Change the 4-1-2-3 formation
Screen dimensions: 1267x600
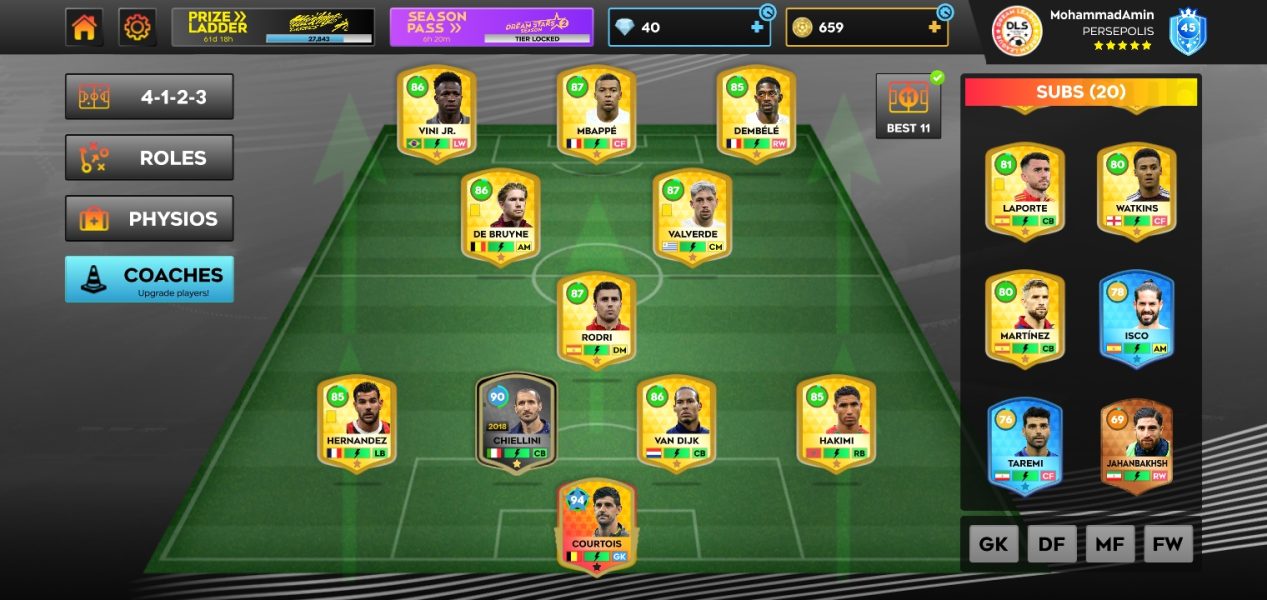point(149,97)
